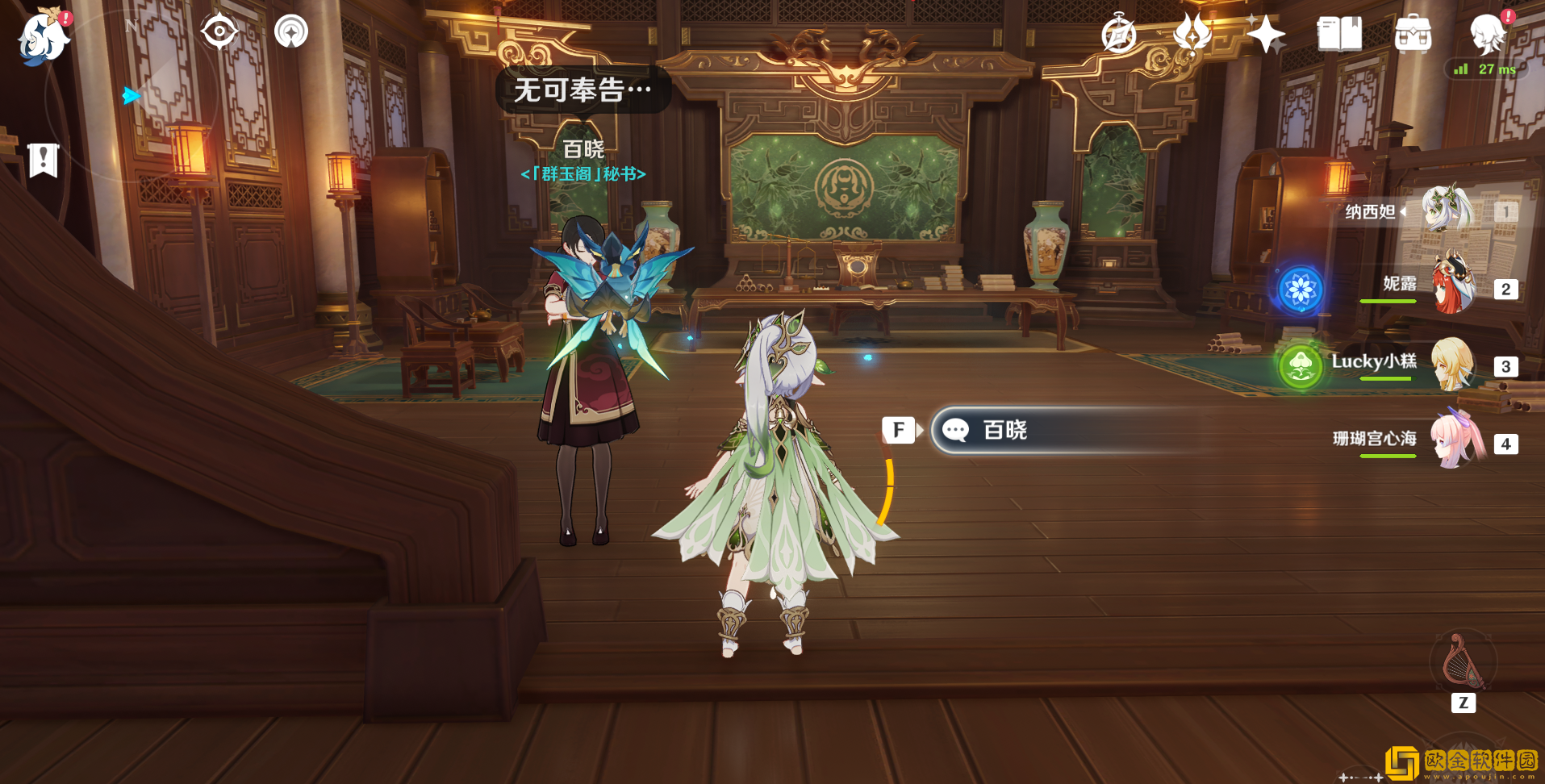Open the compass-shaped events icon

1119,35
